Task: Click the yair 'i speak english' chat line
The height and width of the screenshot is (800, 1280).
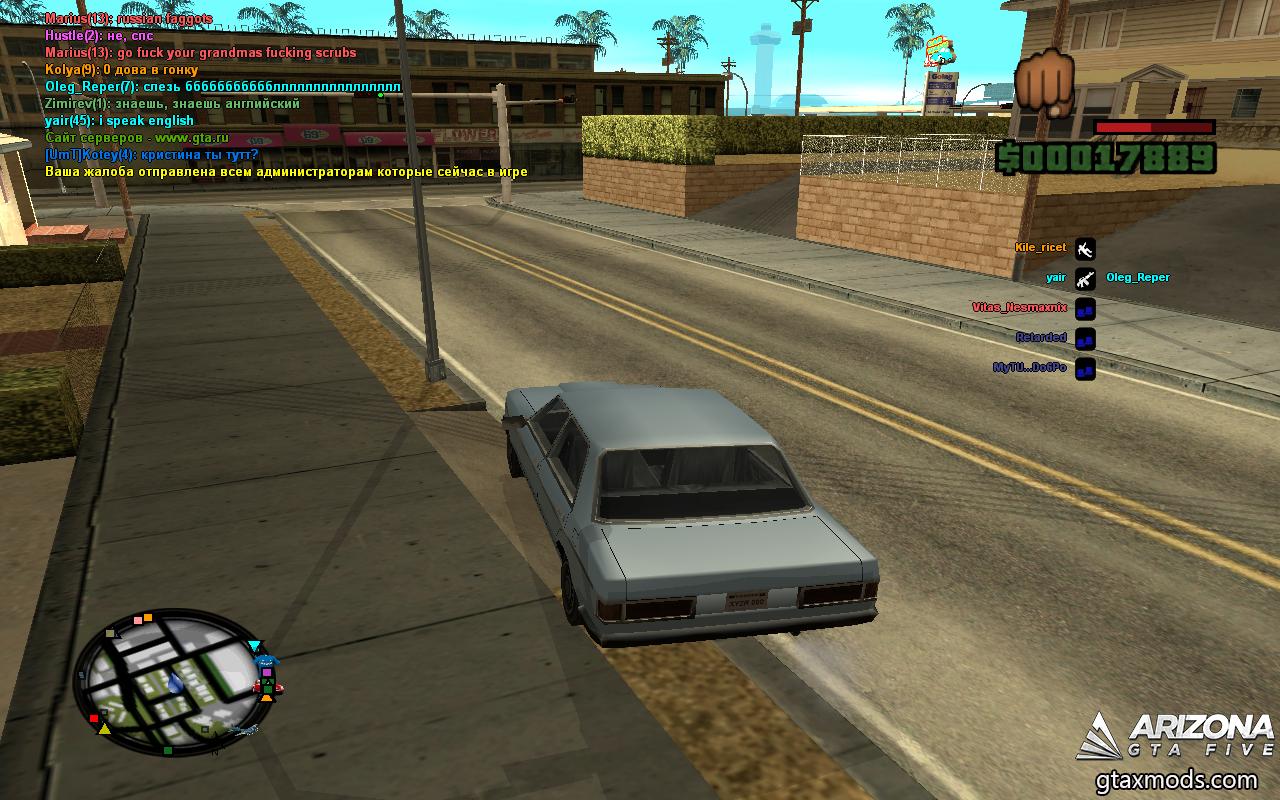Action: (x=120, y=121)
